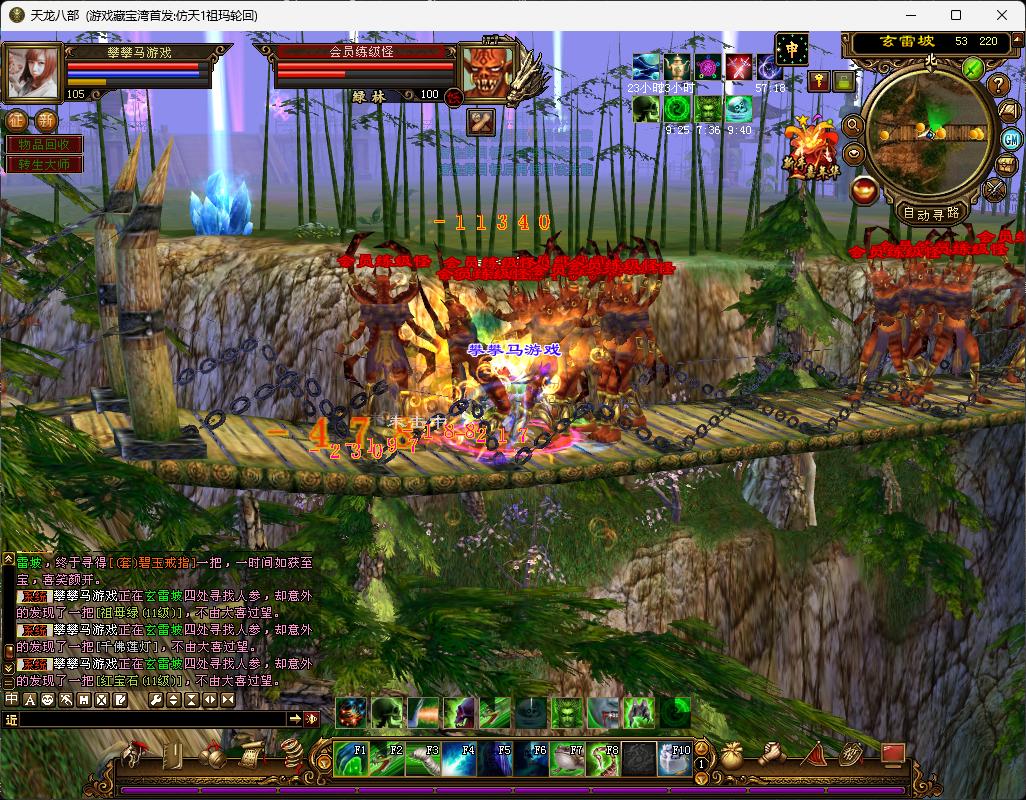
Task: Open the GM support button
Action: [x=1010, y=138]
